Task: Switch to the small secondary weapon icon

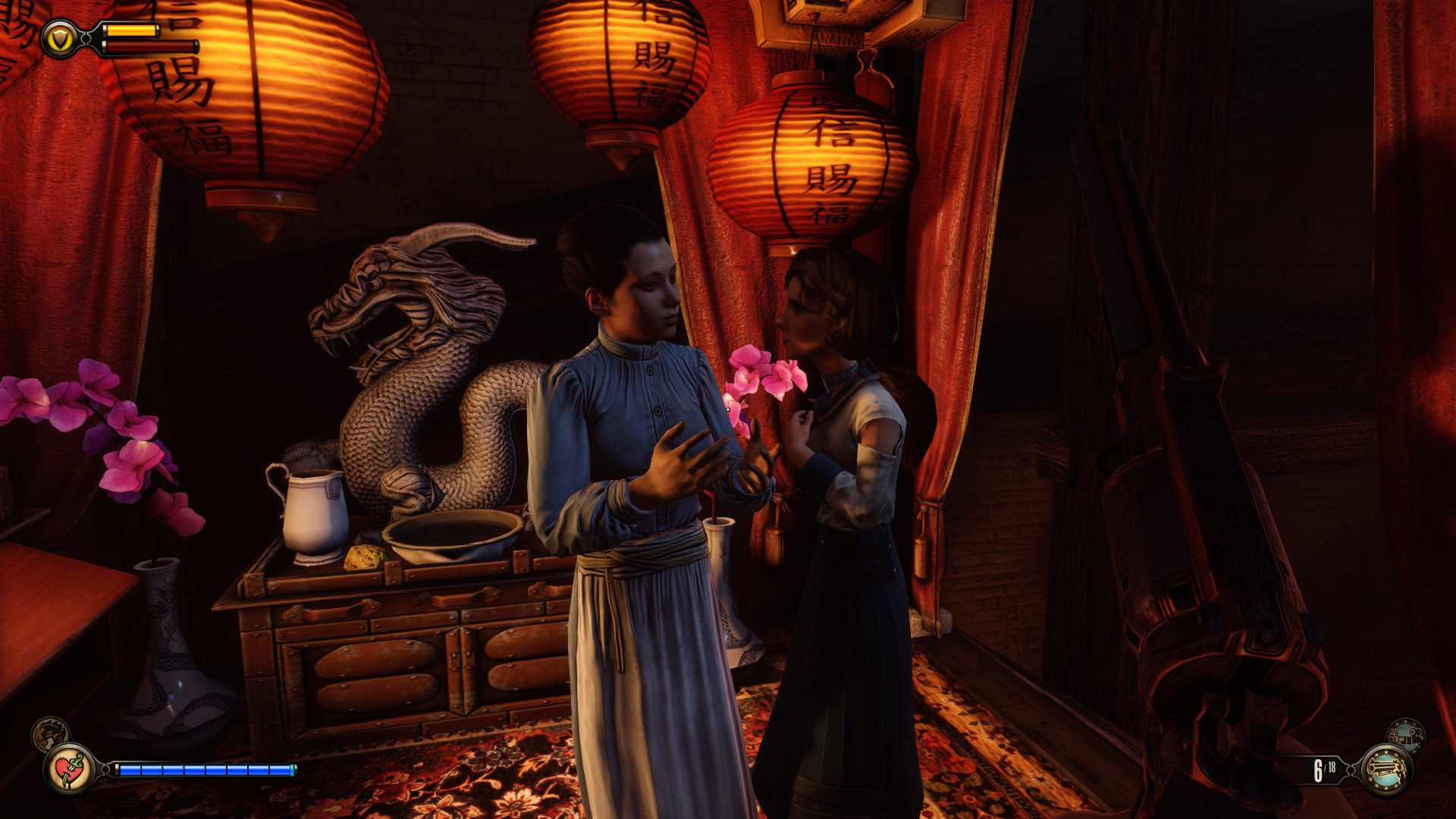Action: [x=1405, y=735]
